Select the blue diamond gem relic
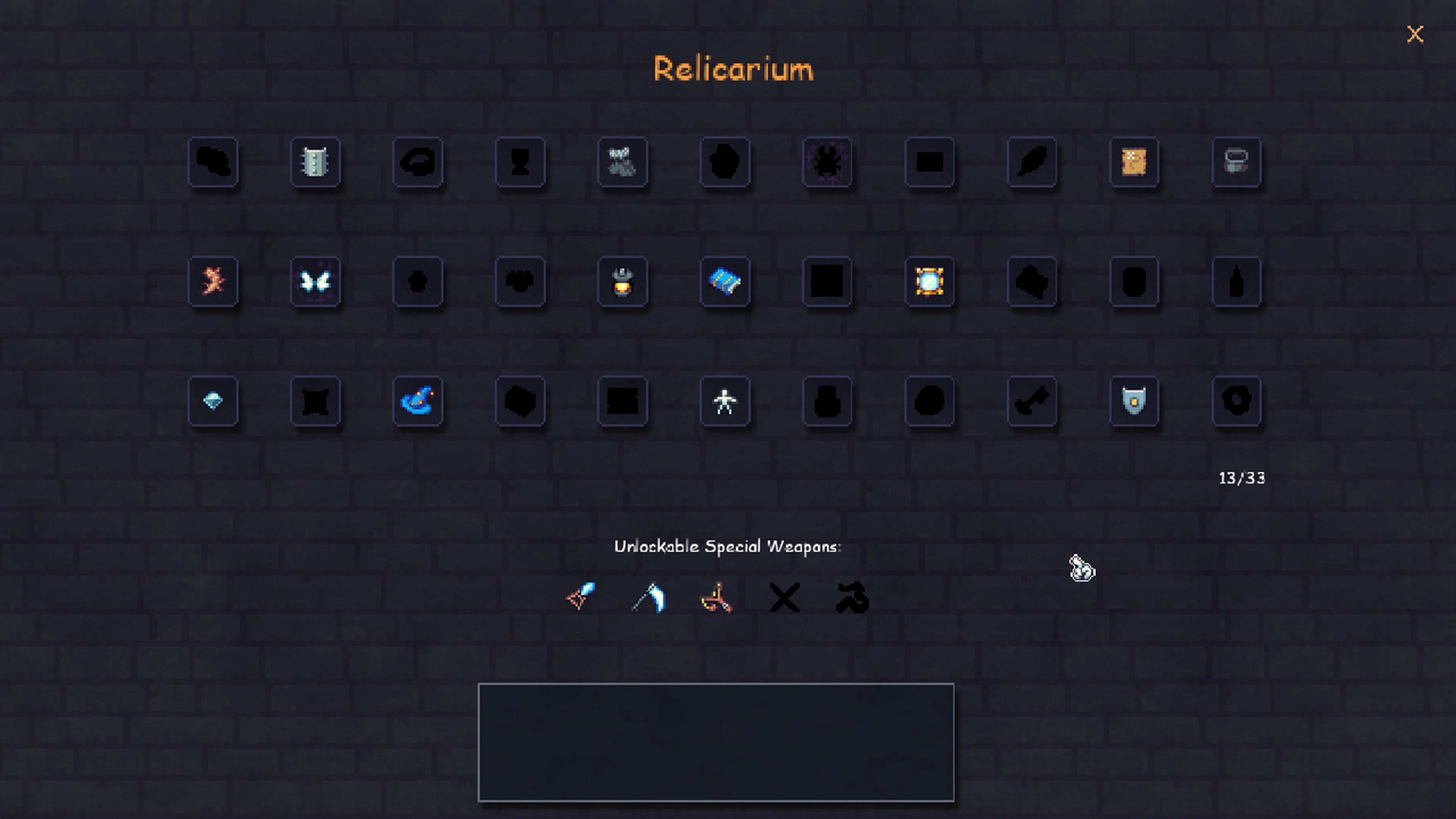Viewport: 1456px width, 819px height. tap(212, 401)
